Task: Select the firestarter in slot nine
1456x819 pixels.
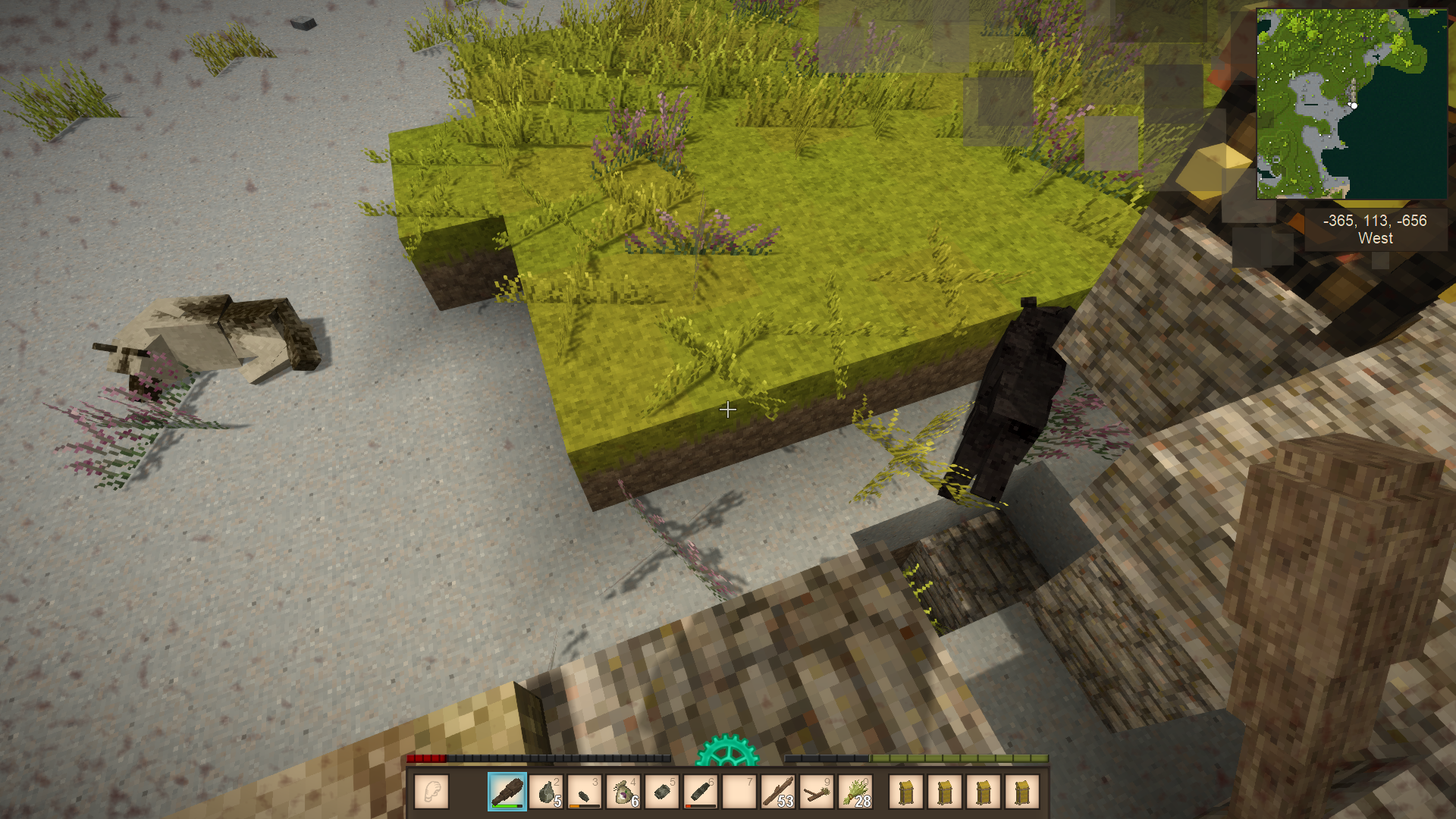Action: point(817,792)
